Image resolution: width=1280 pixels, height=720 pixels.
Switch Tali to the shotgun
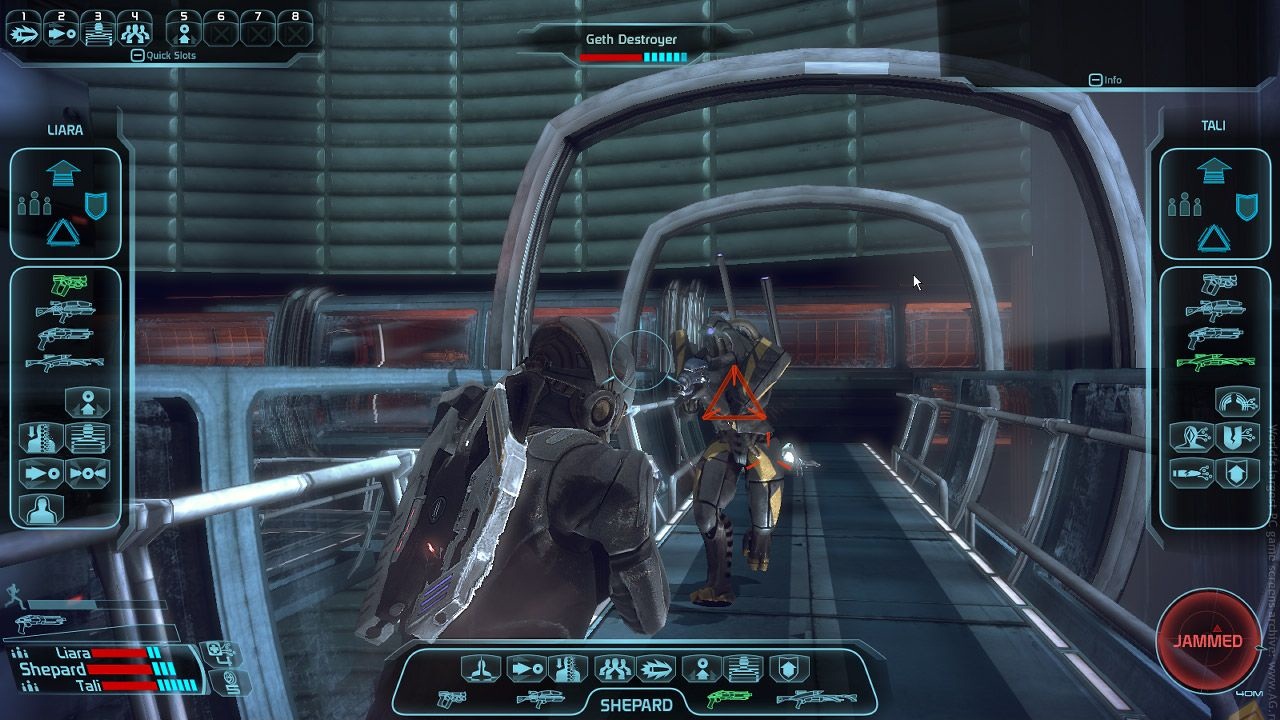(x=1213, y=336)
